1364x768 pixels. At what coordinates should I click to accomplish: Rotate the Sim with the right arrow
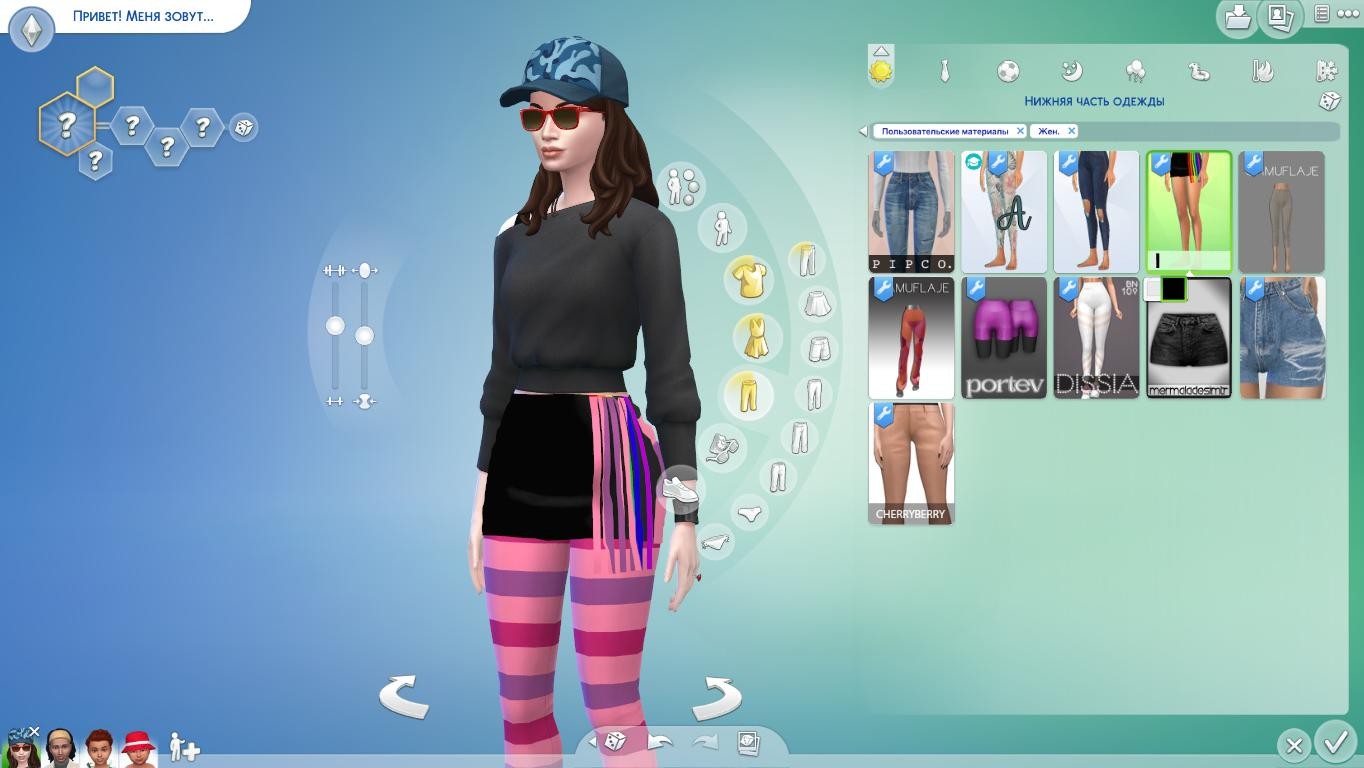pos(717,696)
